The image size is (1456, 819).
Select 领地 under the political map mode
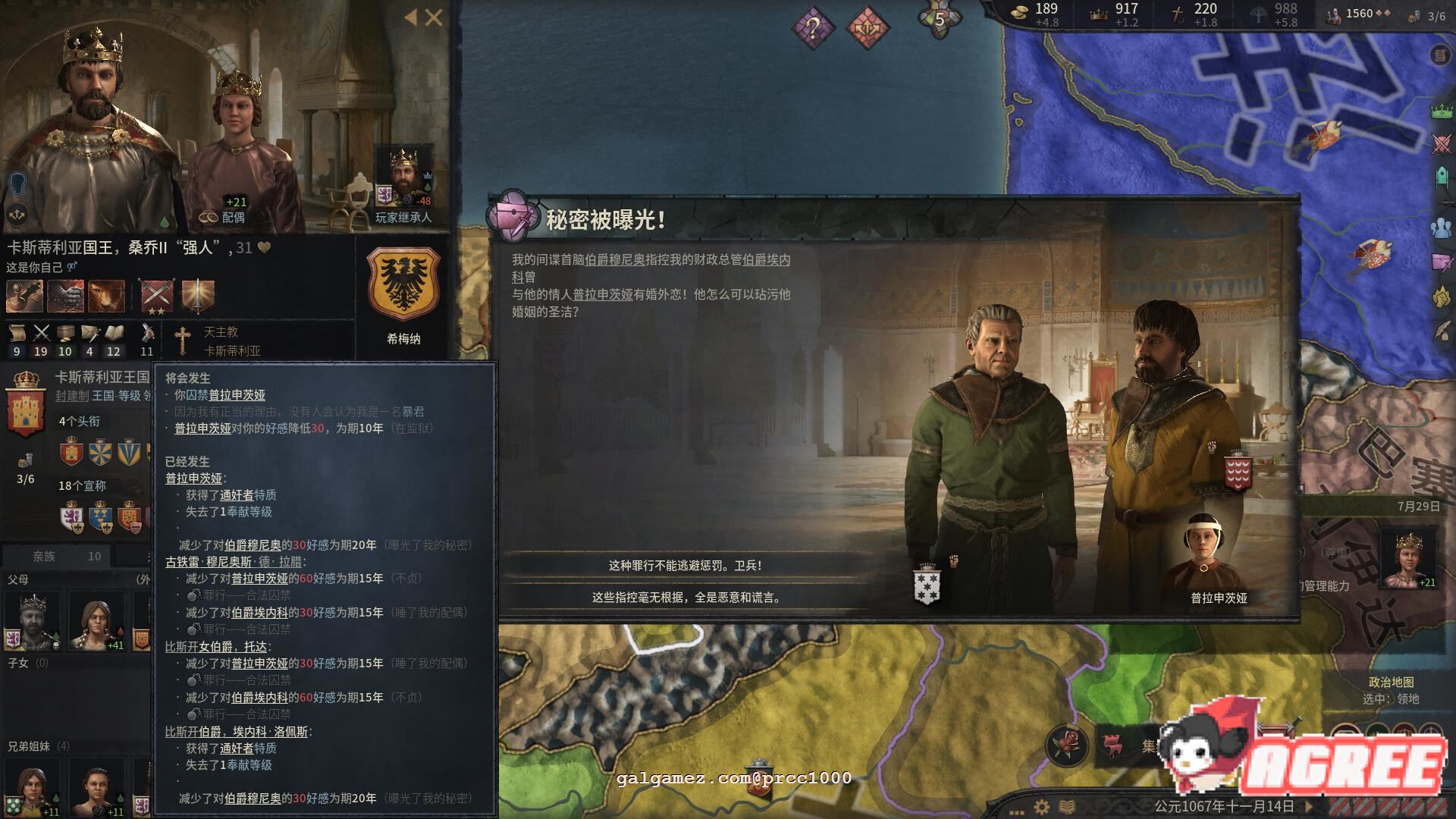[1408, 700]
